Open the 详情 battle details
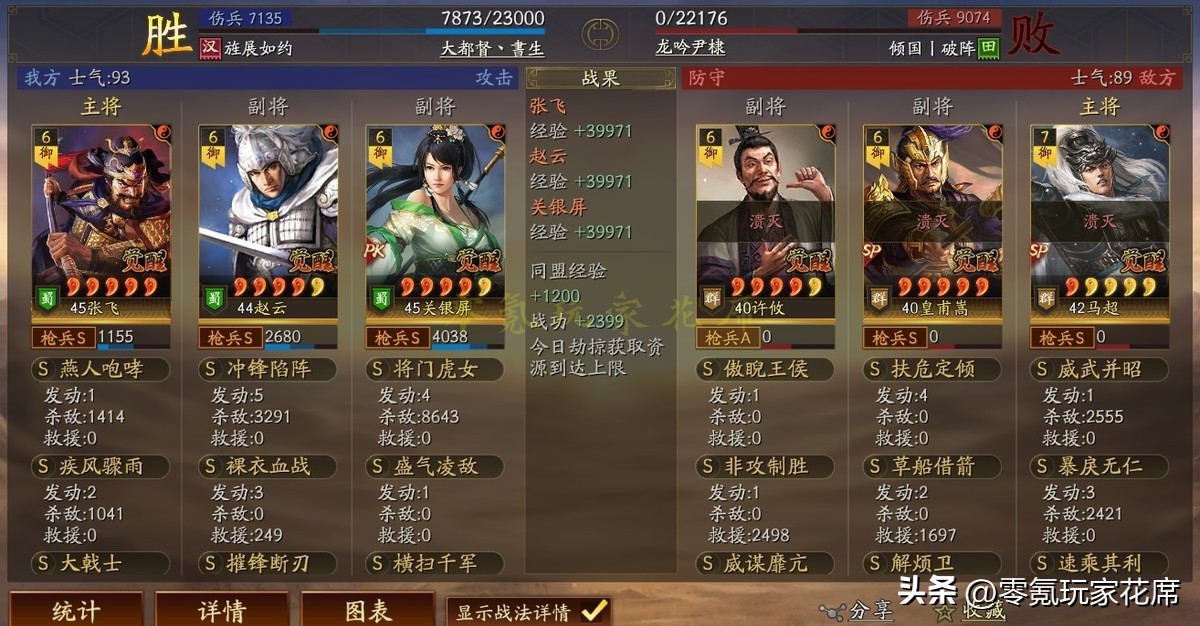This screenshot has height=626, width=1200. click(x=222, y=610)
